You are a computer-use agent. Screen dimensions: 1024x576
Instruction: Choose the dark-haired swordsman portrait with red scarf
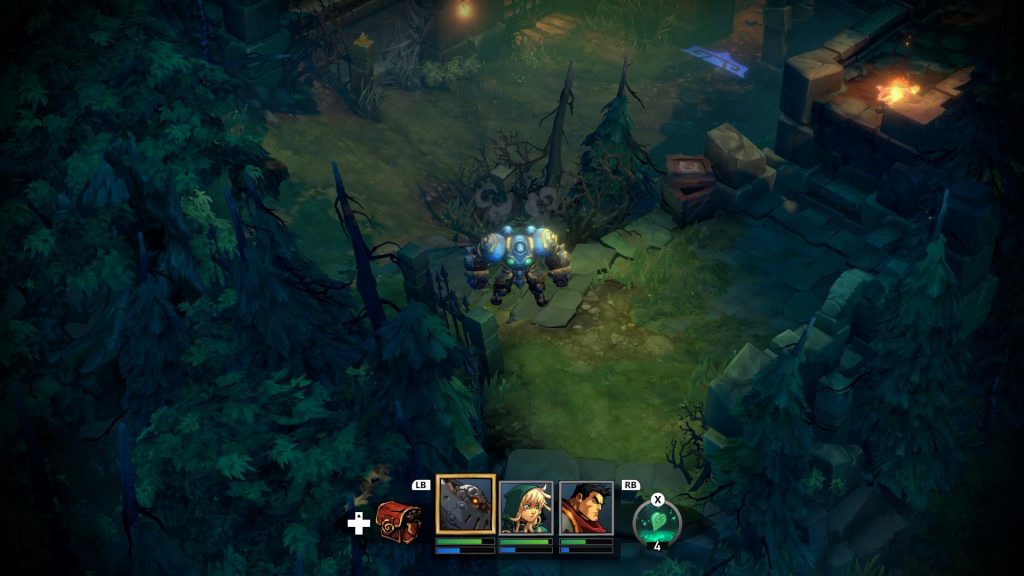pyautogui.click(x=586, y=507)
